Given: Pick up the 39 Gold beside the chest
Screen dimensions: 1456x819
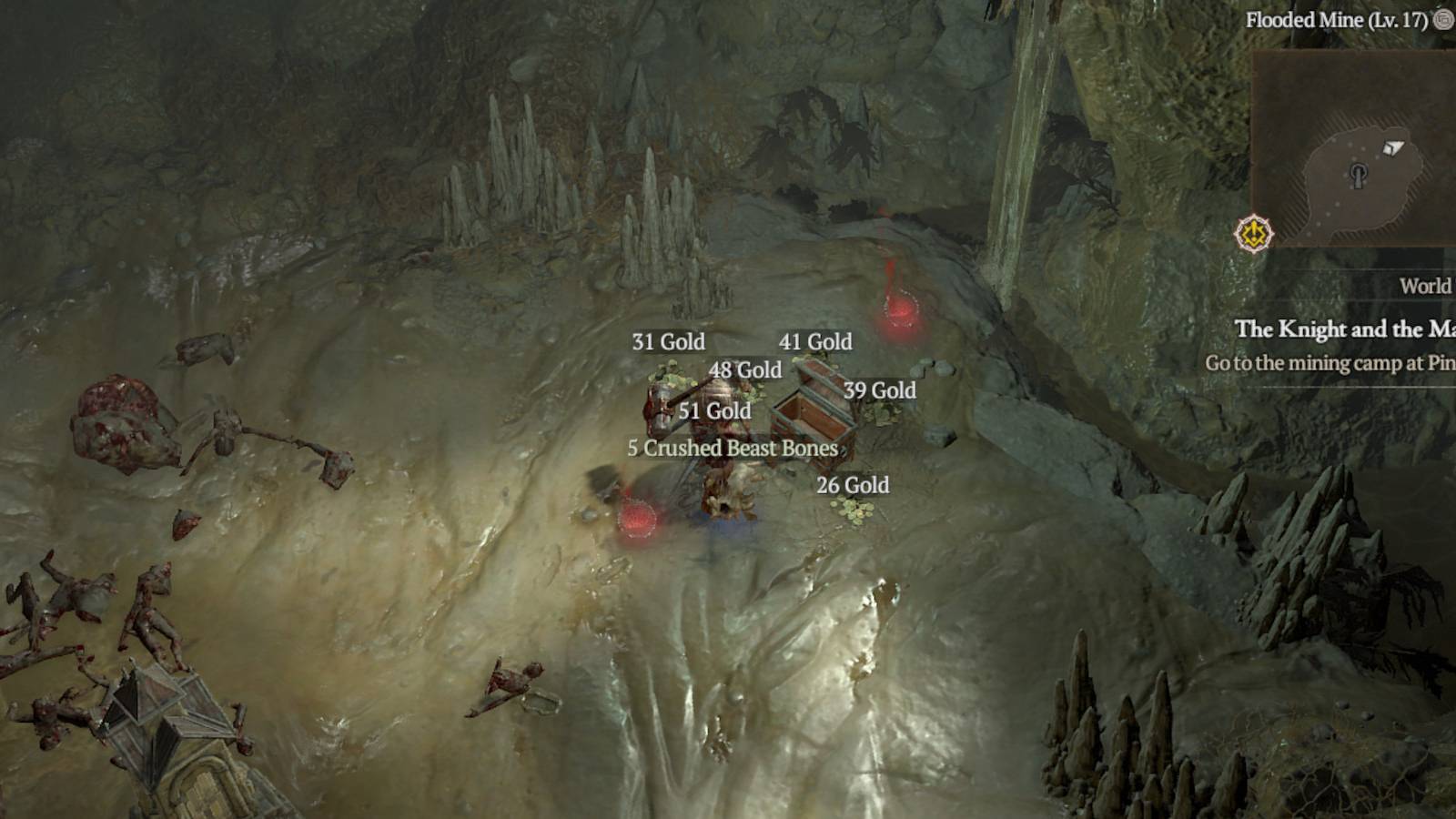Looking at the screenshot, I should [879, 391].
